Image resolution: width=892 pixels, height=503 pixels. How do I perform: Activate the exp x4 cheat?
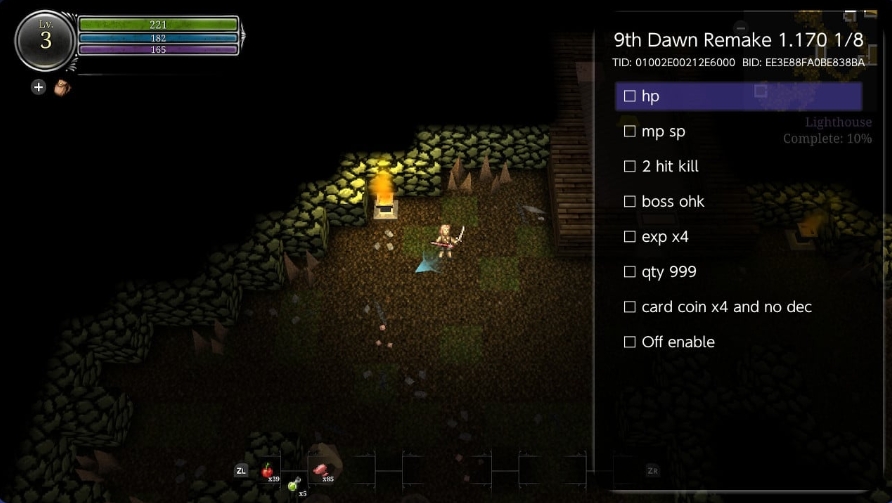tap(630, 237)
